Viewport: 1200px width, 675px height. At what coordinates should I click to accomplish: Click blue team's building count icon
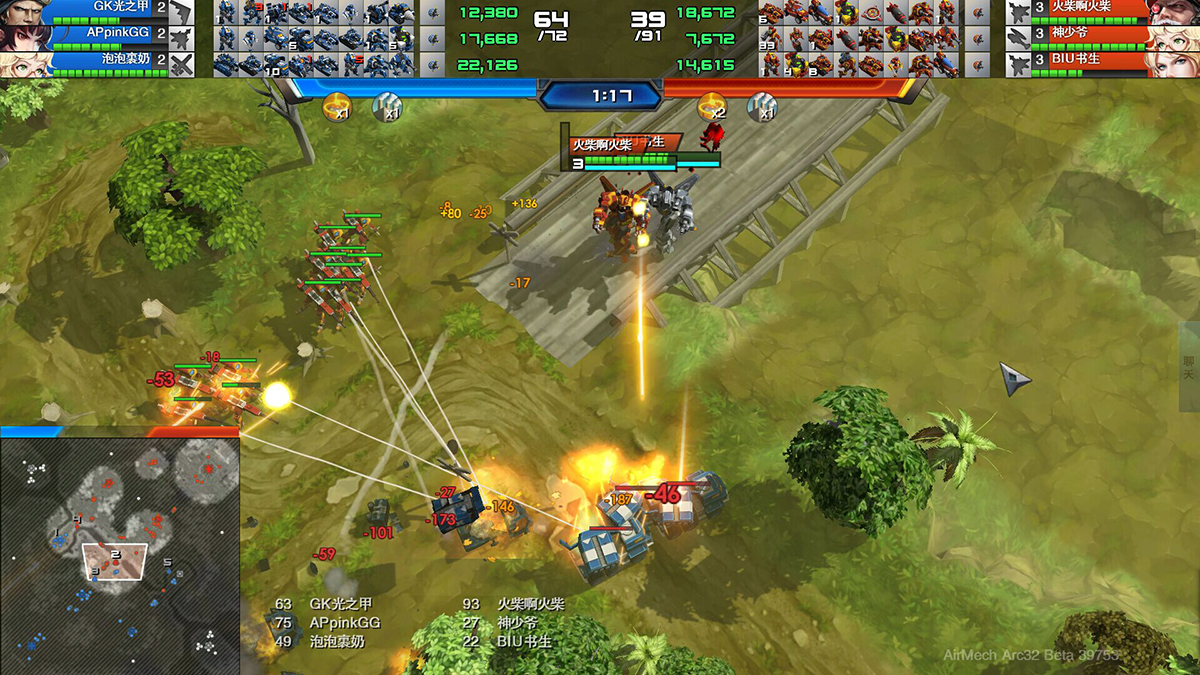(386, 106)
